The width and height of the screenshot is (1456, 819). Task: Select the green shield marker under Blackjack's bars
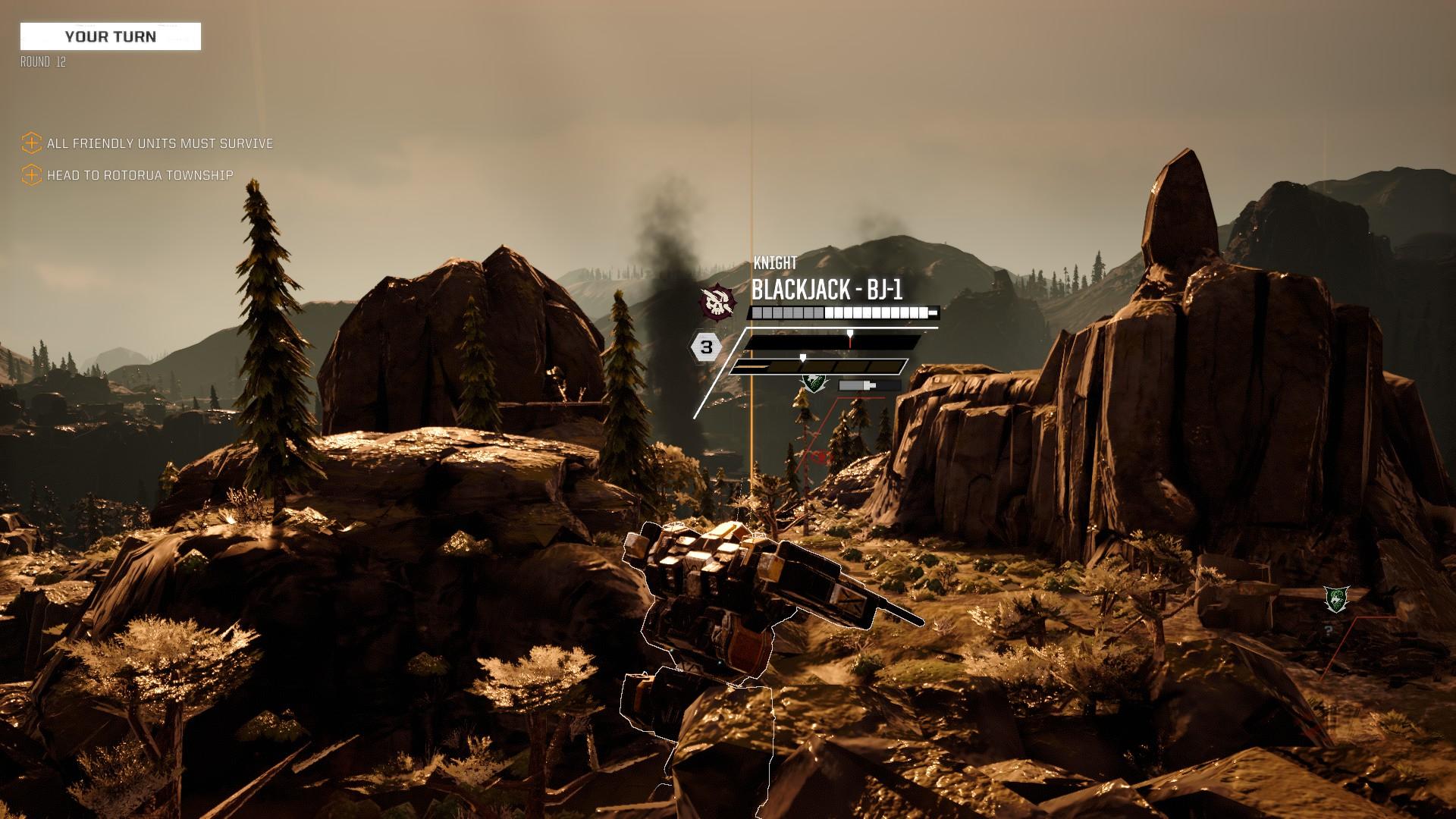pyautogui.click(x=814, y=384)
